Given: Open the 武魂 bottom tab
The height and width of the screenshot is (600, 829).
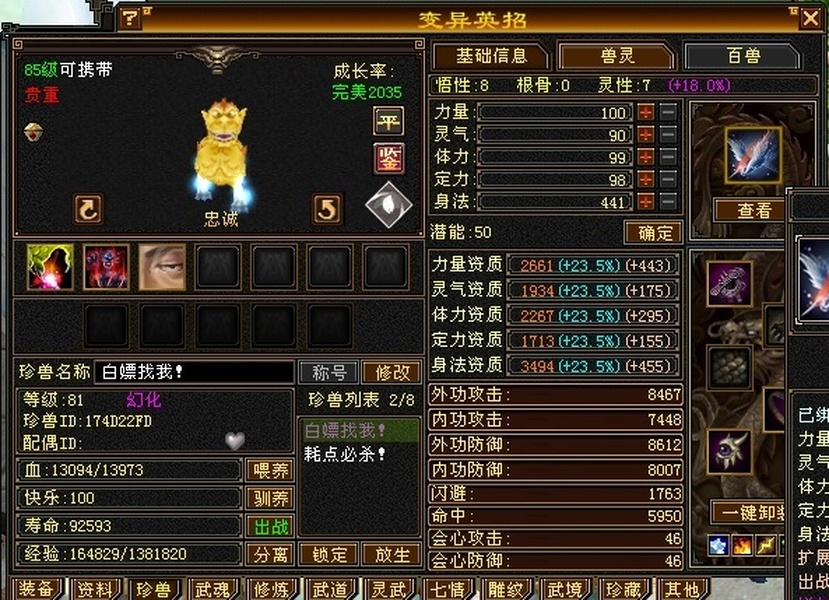Looking at the screenshot, I should (x=213, y=589).
